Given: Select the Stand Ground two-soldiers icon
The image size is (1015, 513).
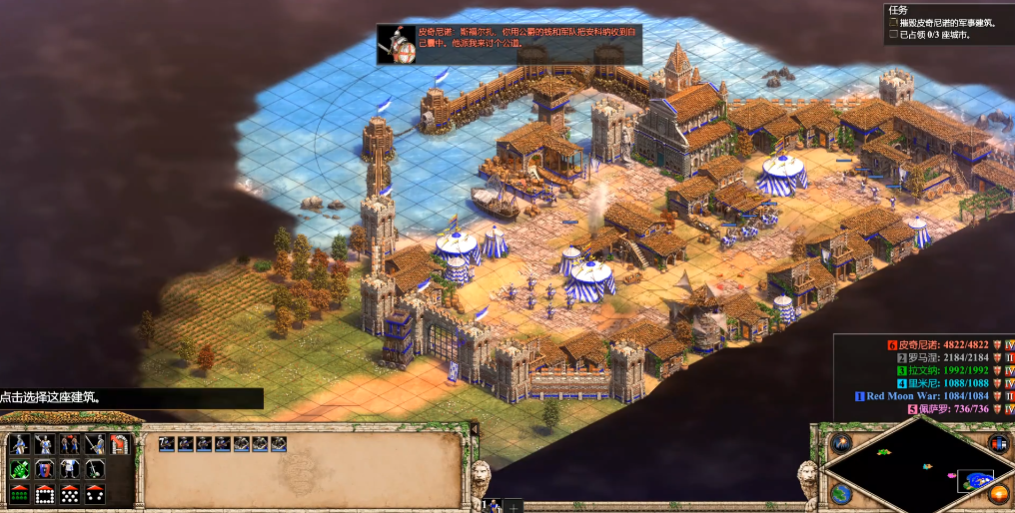Looking at the screenshot, I should (70, 445).
